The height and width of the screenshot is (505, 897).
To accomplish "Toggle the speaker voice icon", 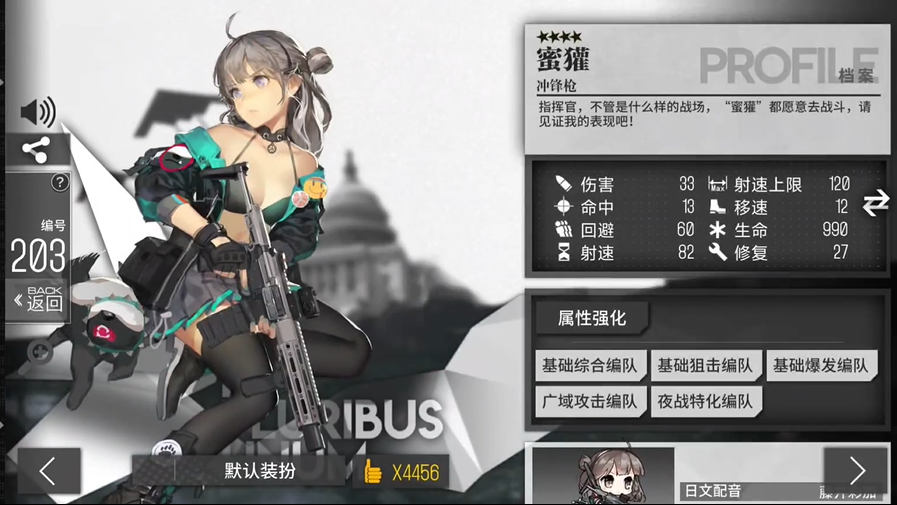I will click(38, 112).
